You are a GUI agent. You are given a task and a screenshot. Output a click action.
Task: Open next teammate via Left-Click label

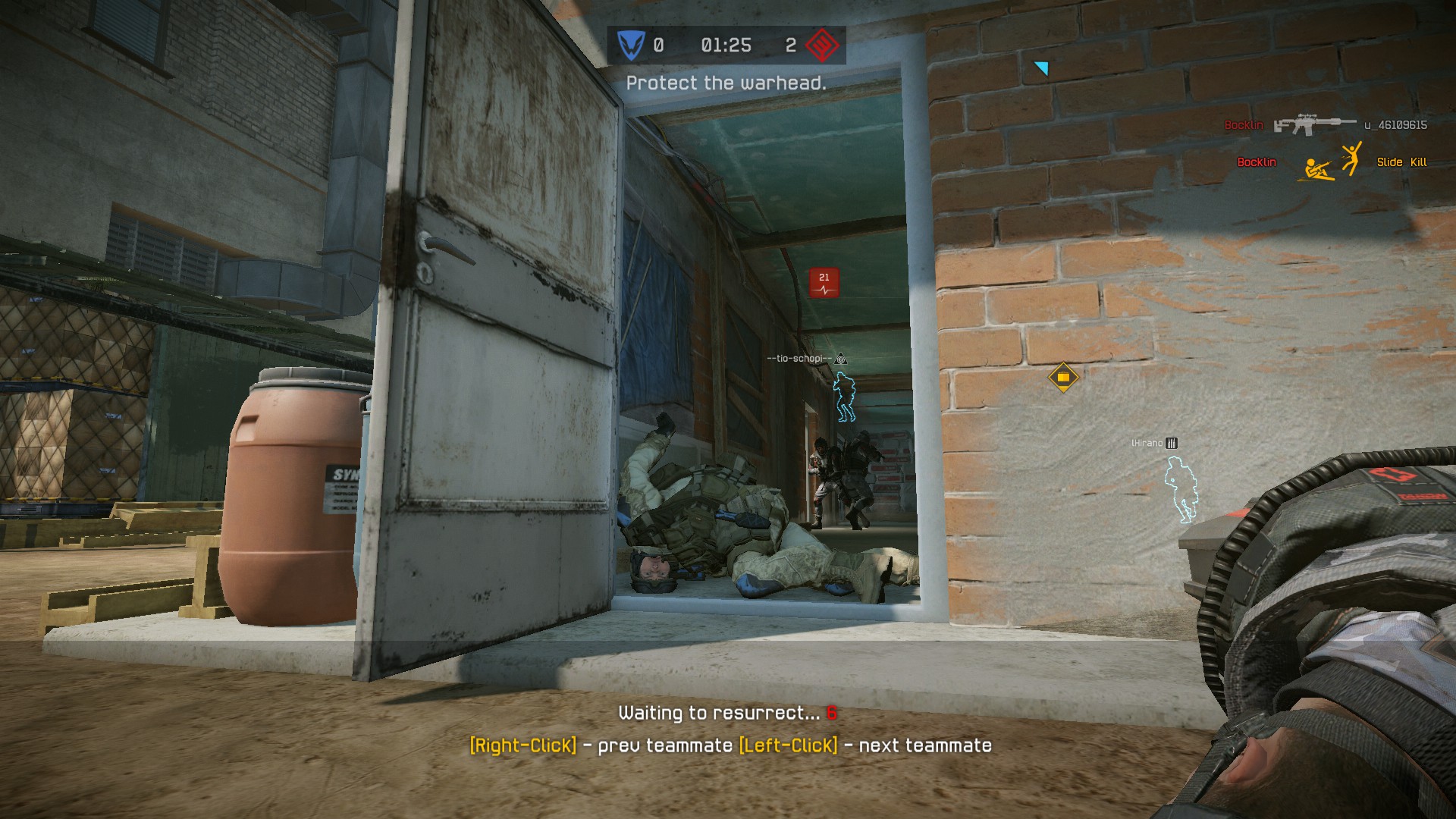[786, 746]
